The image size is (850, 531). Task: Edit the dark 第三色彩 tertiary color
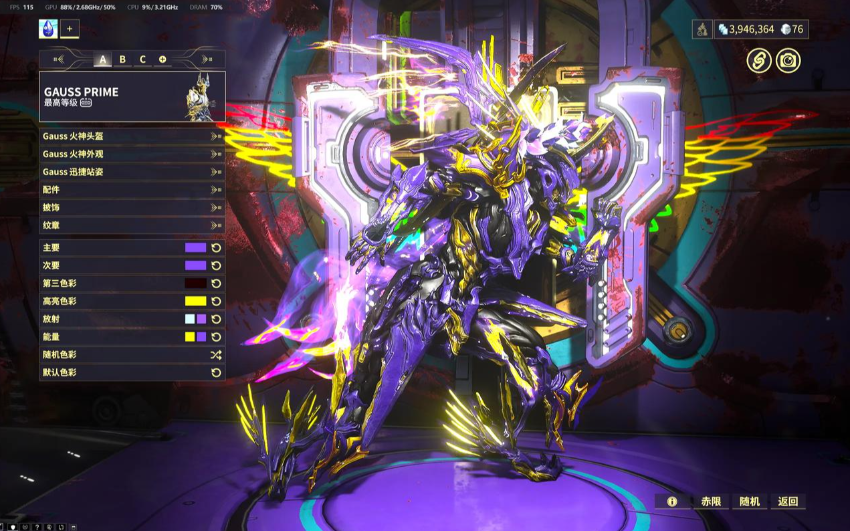(195, 283)
